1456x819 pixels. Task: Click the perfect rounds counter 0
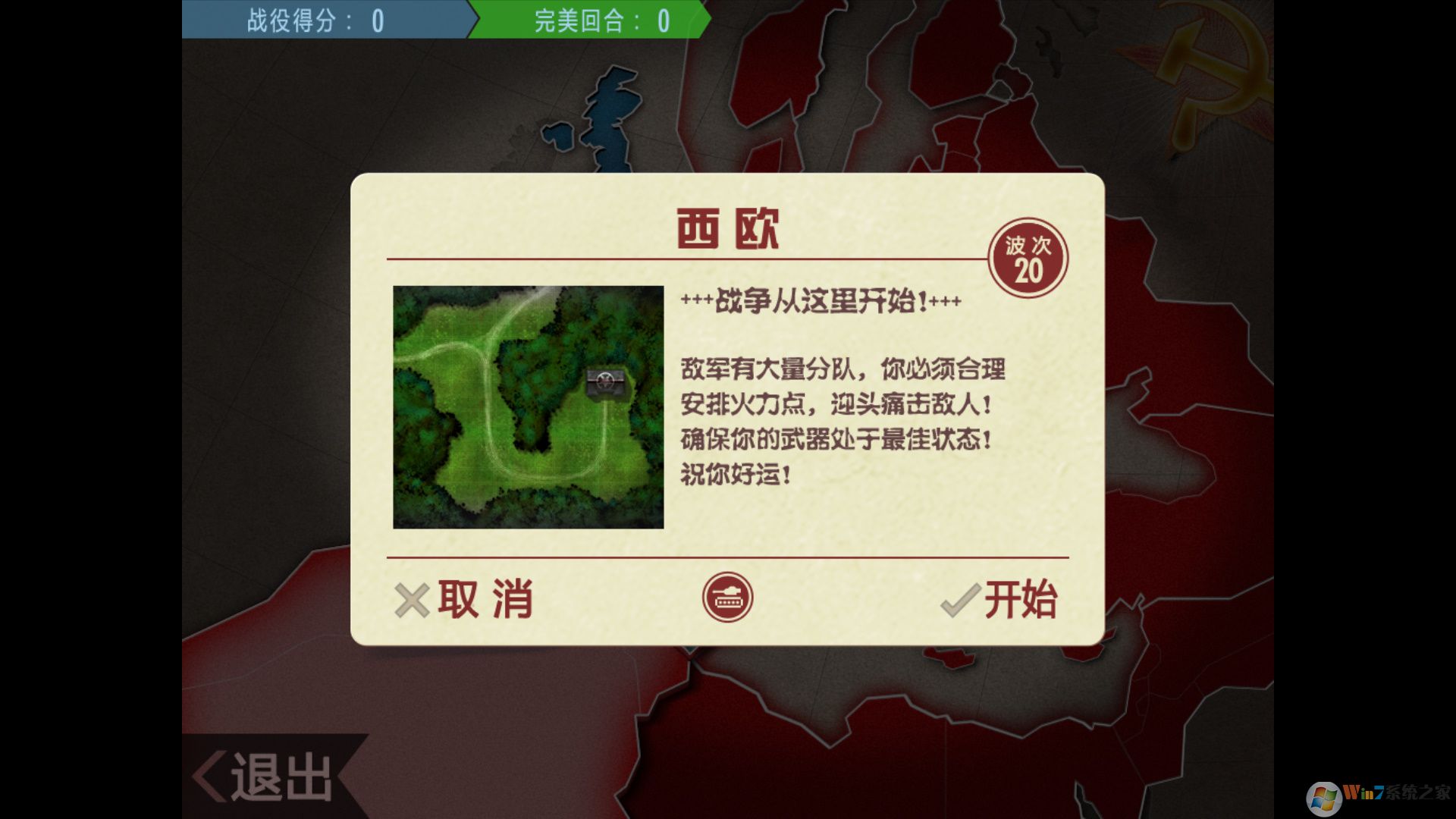coord(662,20)
